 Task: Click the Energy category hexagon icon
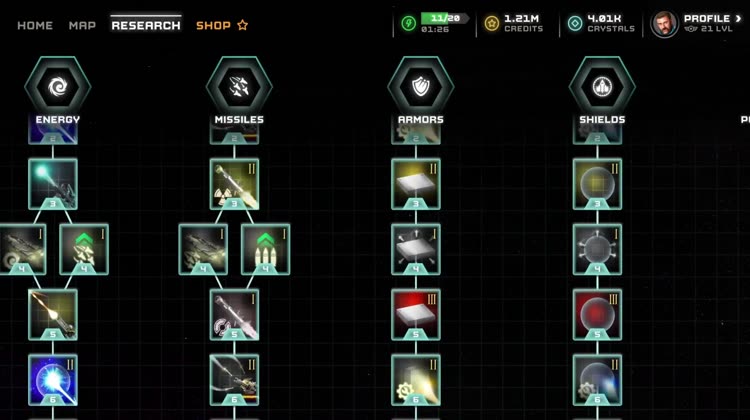click(x=57, y=87)
